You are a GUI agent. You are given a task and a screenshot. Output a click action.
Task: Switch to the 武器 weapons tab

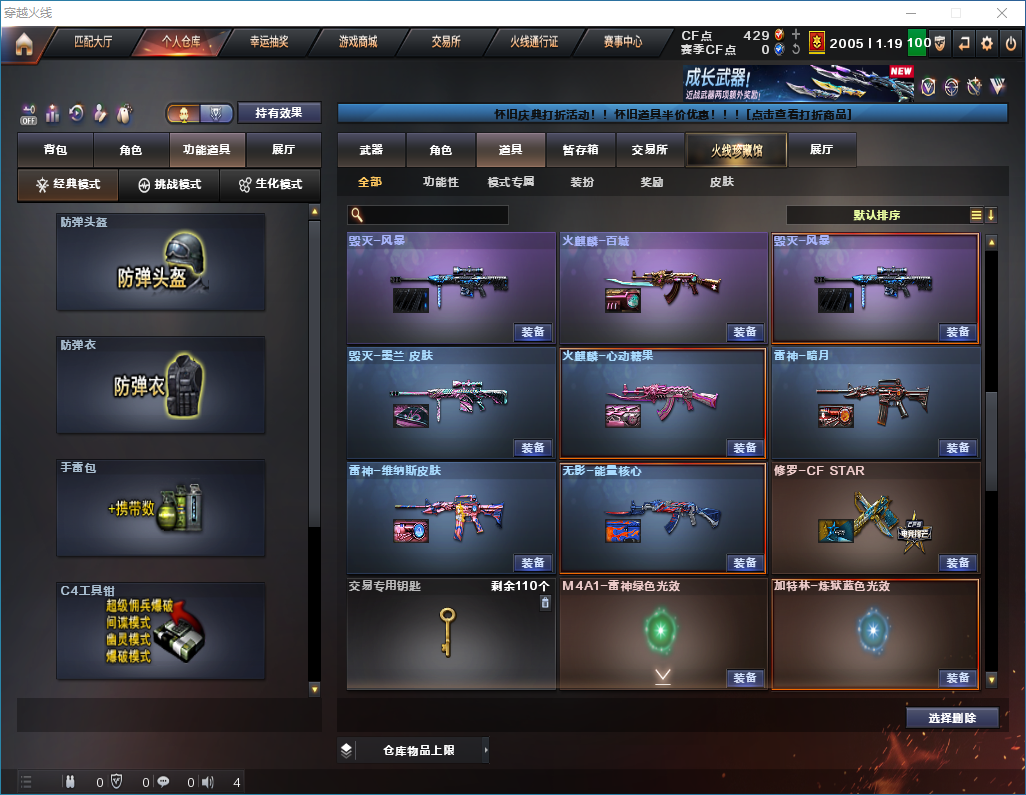click(x=371, y=150)
